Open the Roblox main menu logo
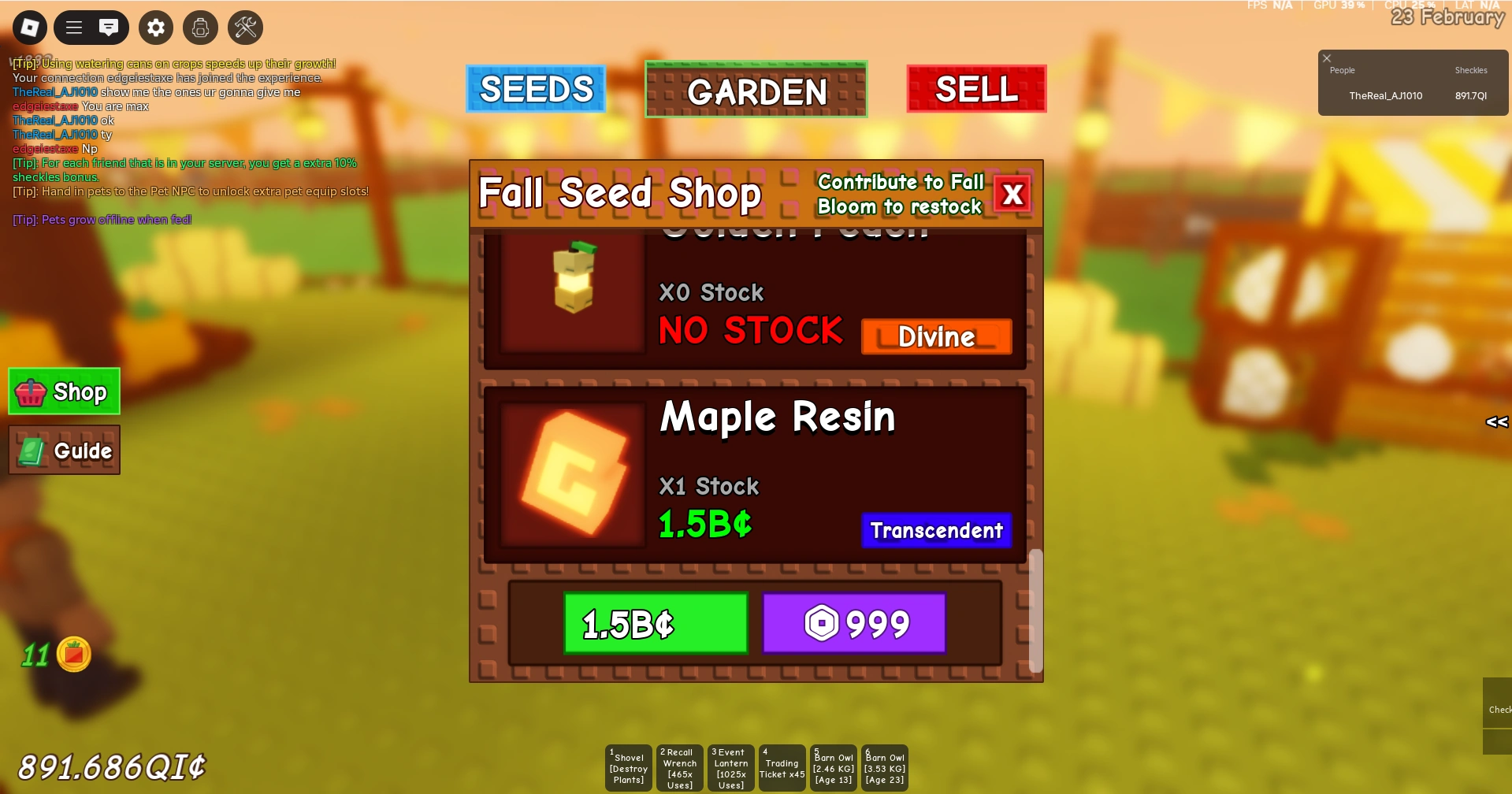The width and height of the screenshot is (1512, 794). [29, 28]
